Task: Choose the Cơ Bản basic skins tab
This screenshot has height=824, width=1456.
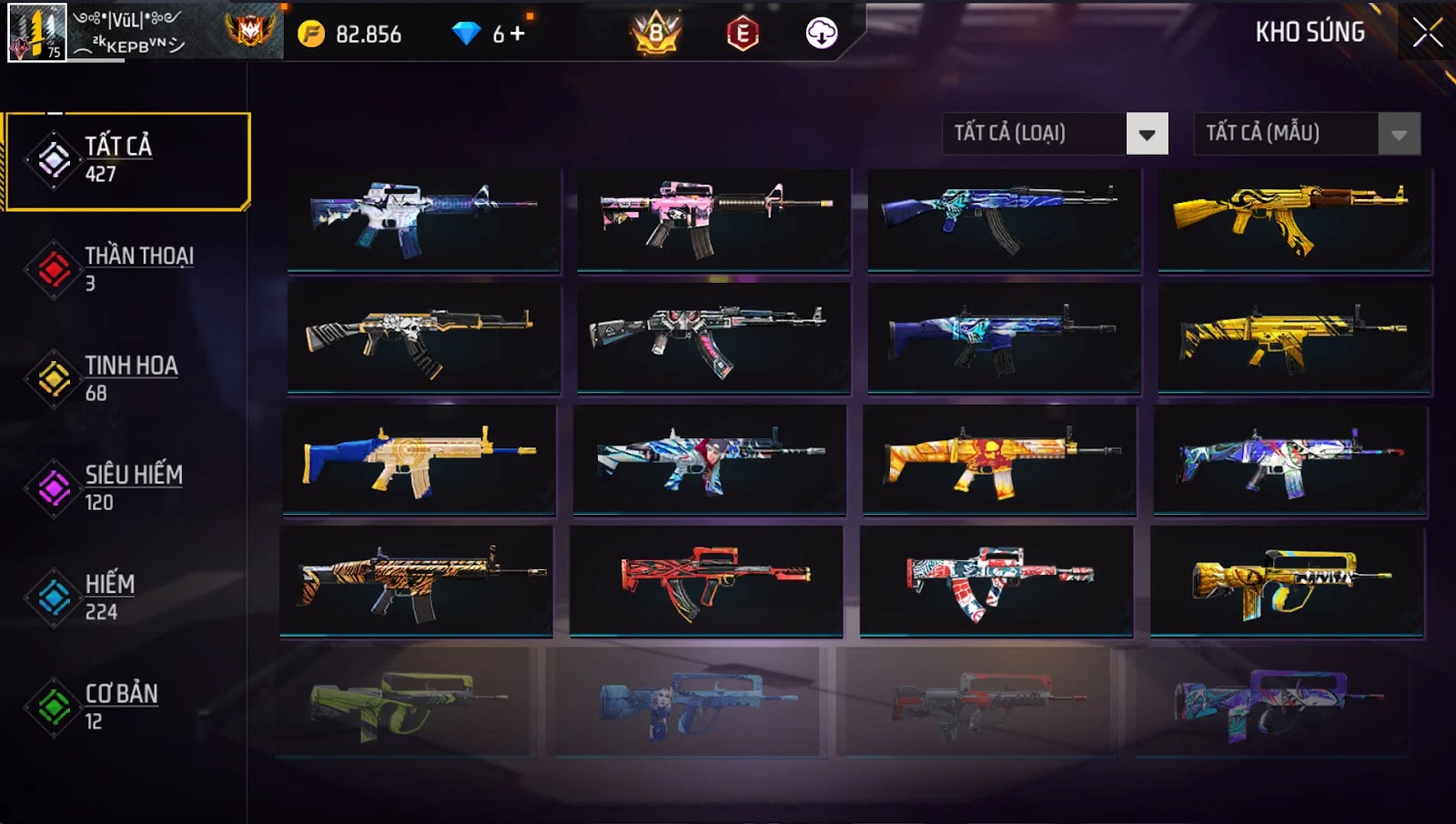Action: pyautogui.click(x=127, y=706)
